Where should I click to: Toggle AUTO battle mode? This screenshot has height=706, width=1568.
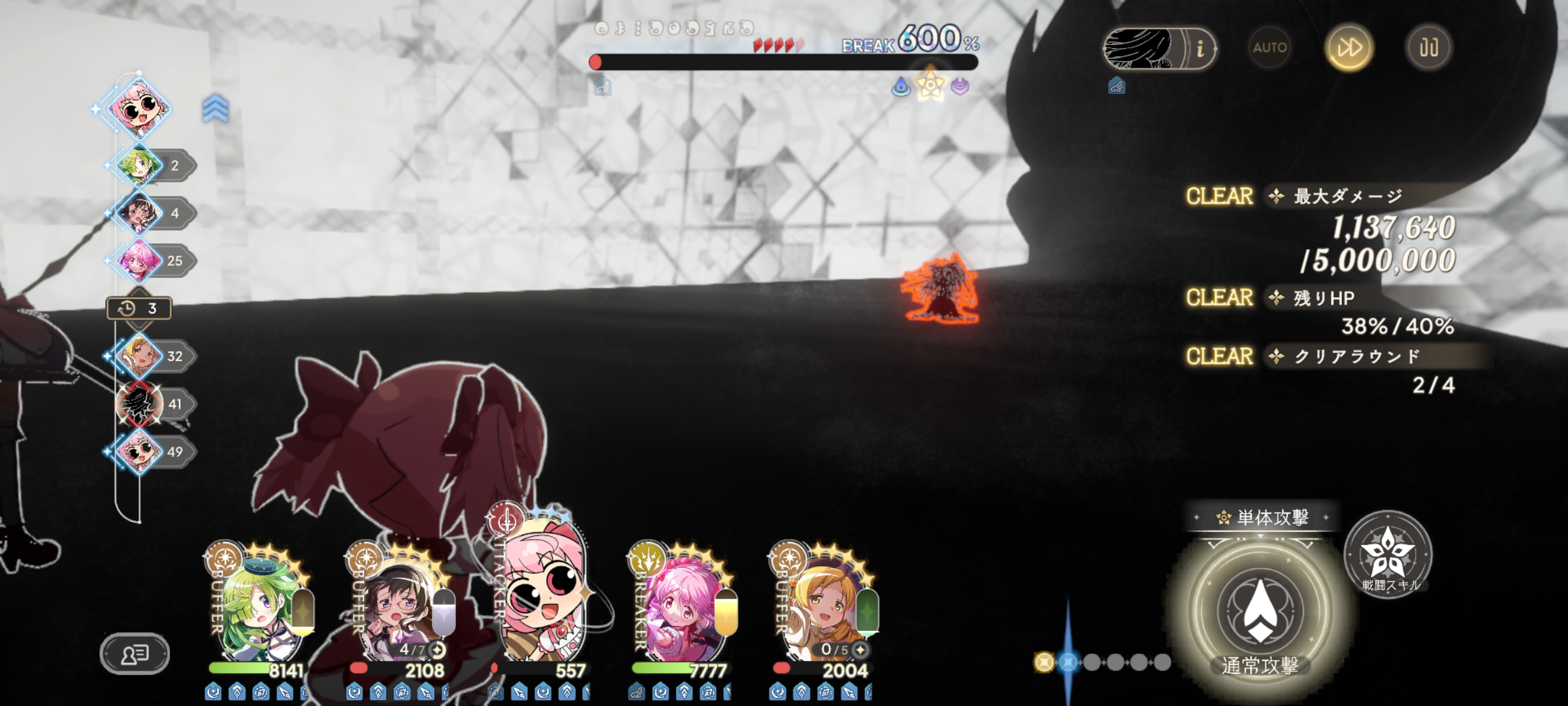[x=1269, y=48]
